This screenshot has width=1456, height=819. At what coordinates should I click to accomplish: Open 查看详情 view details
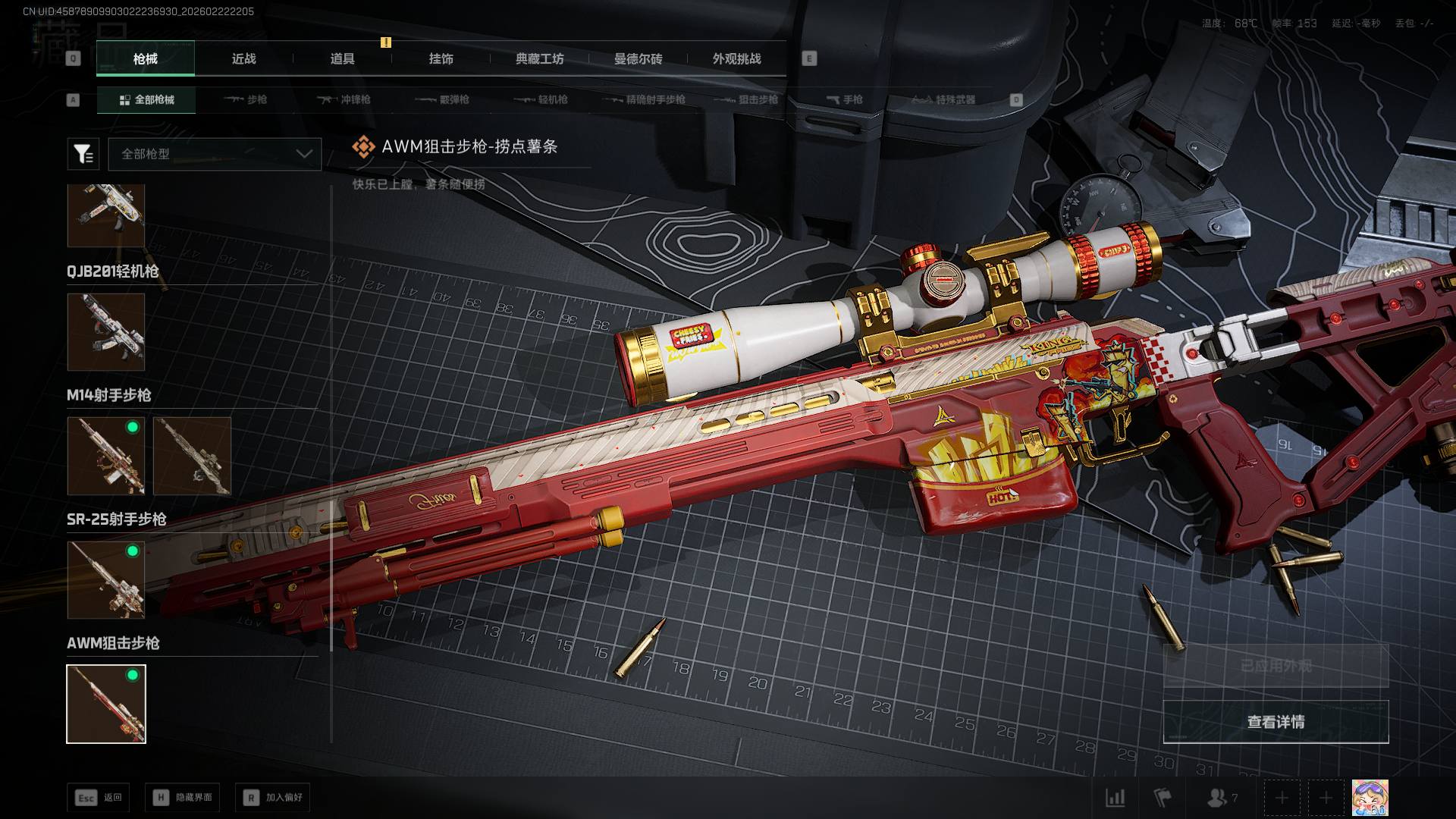(x=1276, y=722)
